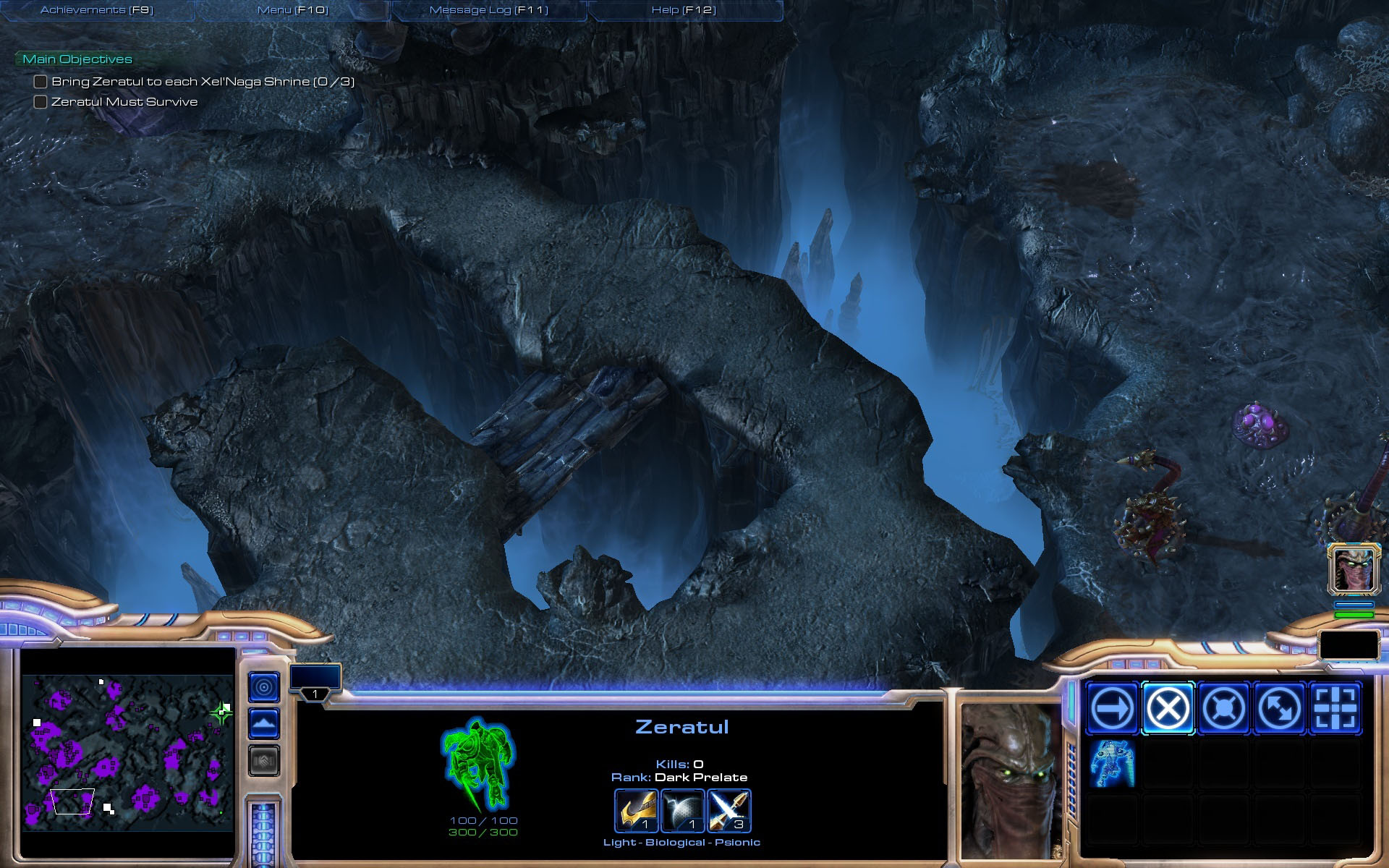Viewport: 1389px width, 868px height.
Task: Issue the Attack command
Action: 1335,708
